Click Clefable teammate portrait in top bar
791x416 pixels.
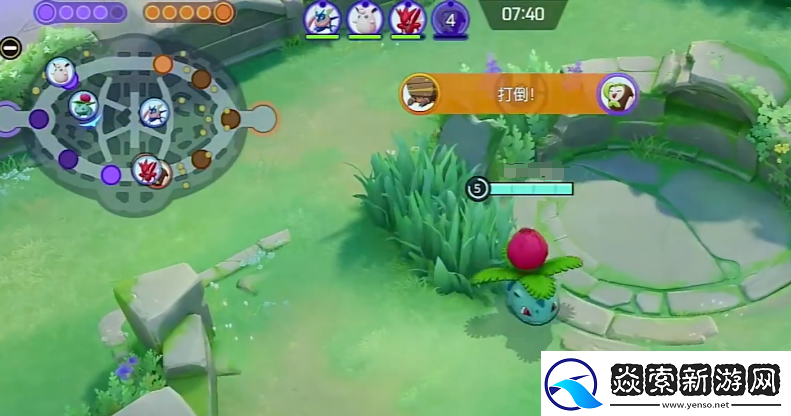click(363, 17)
